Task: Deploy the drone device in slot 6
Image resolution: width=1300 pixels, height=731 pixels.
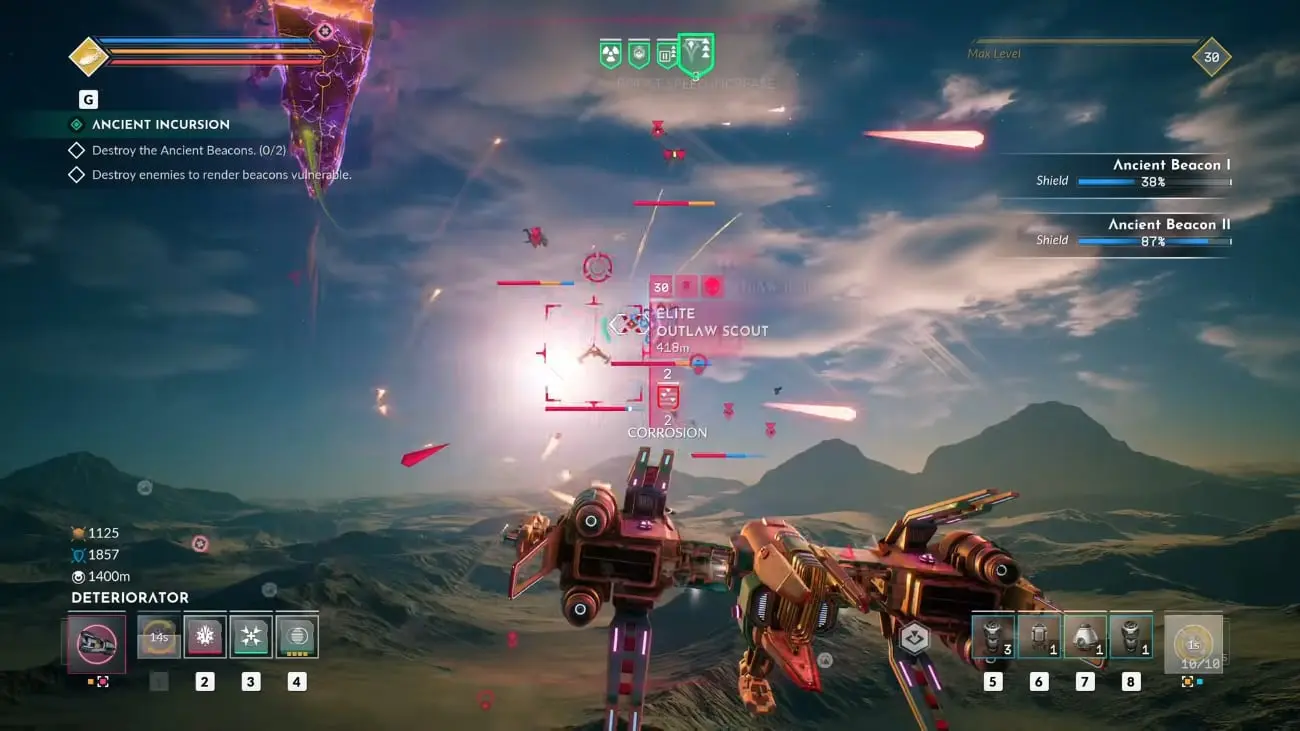Action: (1038, 635)
